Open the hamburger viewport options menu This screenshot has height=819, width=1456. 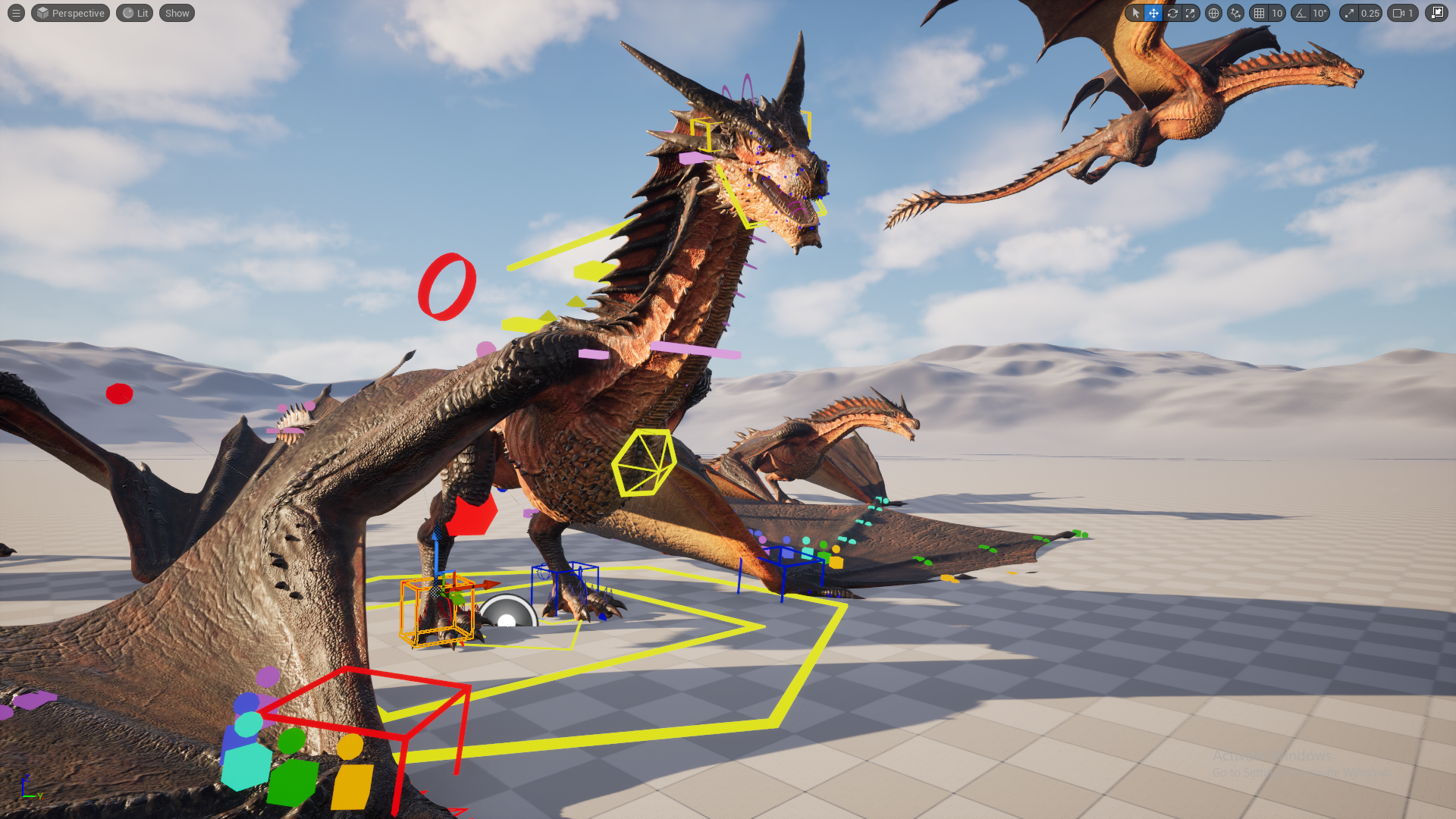[x=16, y=13]
